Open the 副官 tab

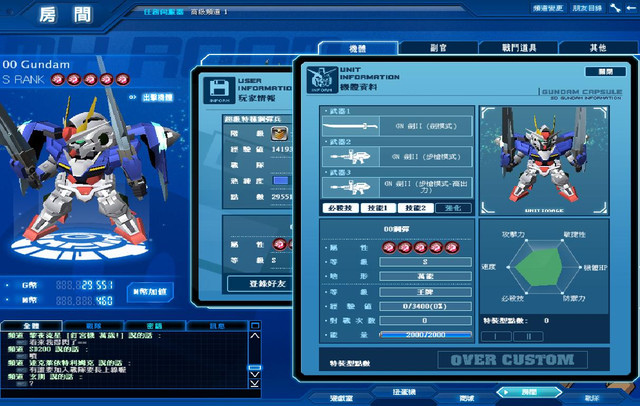point(438,48)
